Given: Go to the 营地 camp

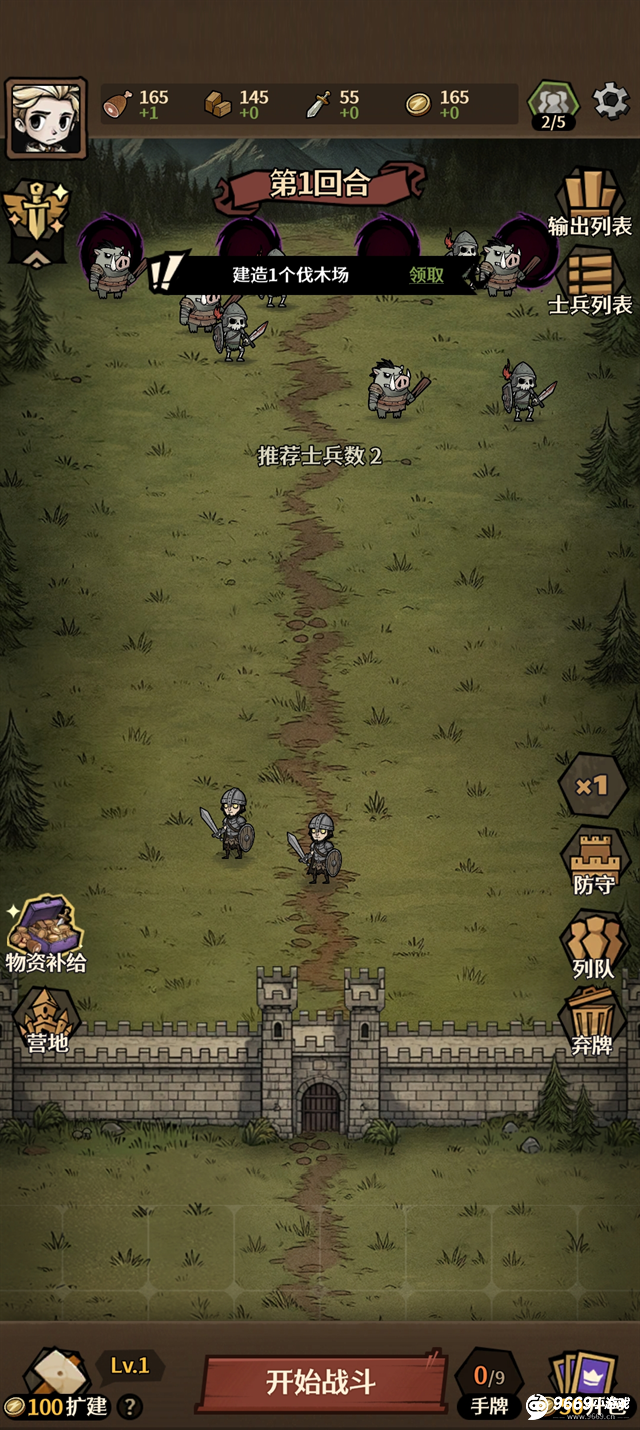Looking at the screenshot, I should click(46, 1020).
